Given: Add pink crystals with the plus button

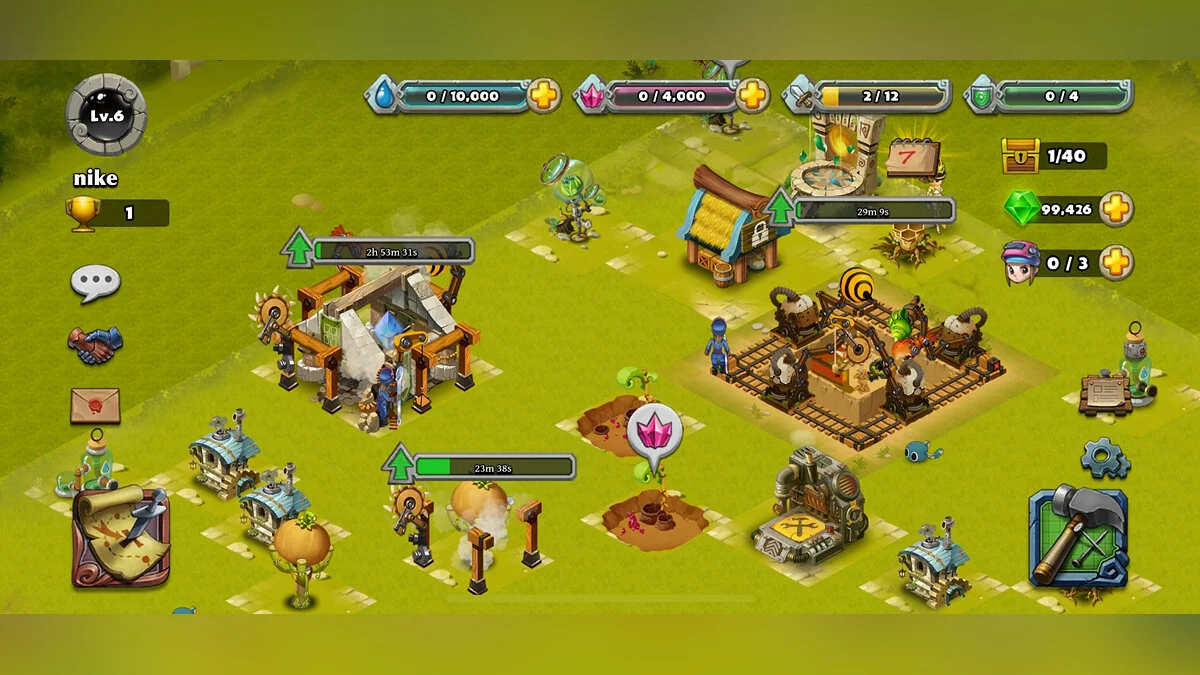Looking at the screenshot, I should coord(753,96).
